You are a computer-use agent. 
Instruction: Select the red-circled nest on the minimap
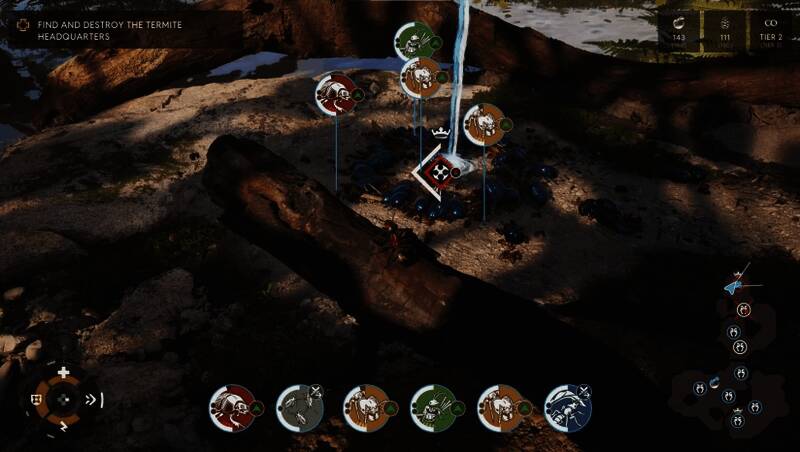pyautogui.click(x=742, y=310)
